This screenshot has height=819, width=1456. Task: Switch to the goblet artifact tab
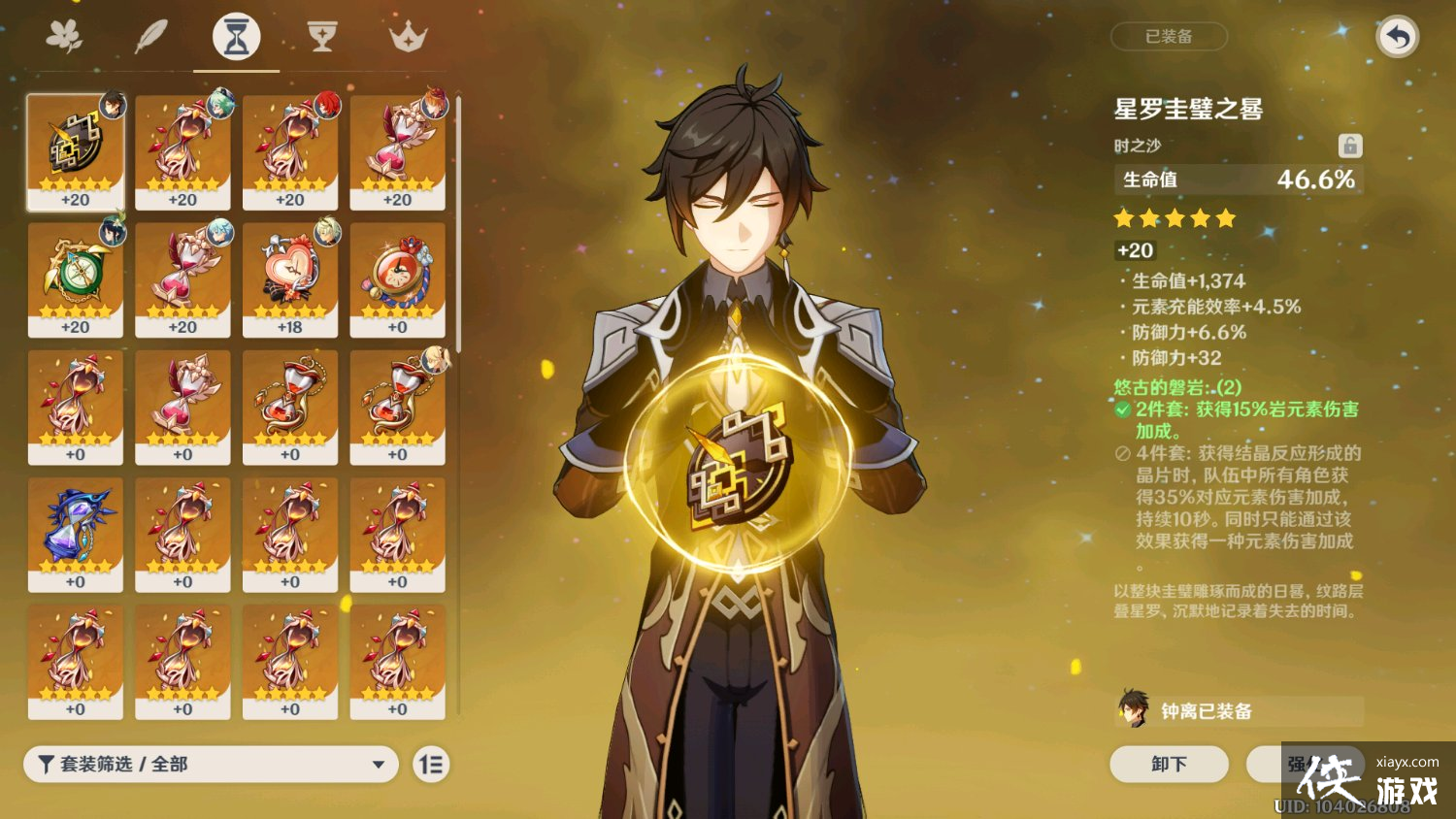point(320,35)
